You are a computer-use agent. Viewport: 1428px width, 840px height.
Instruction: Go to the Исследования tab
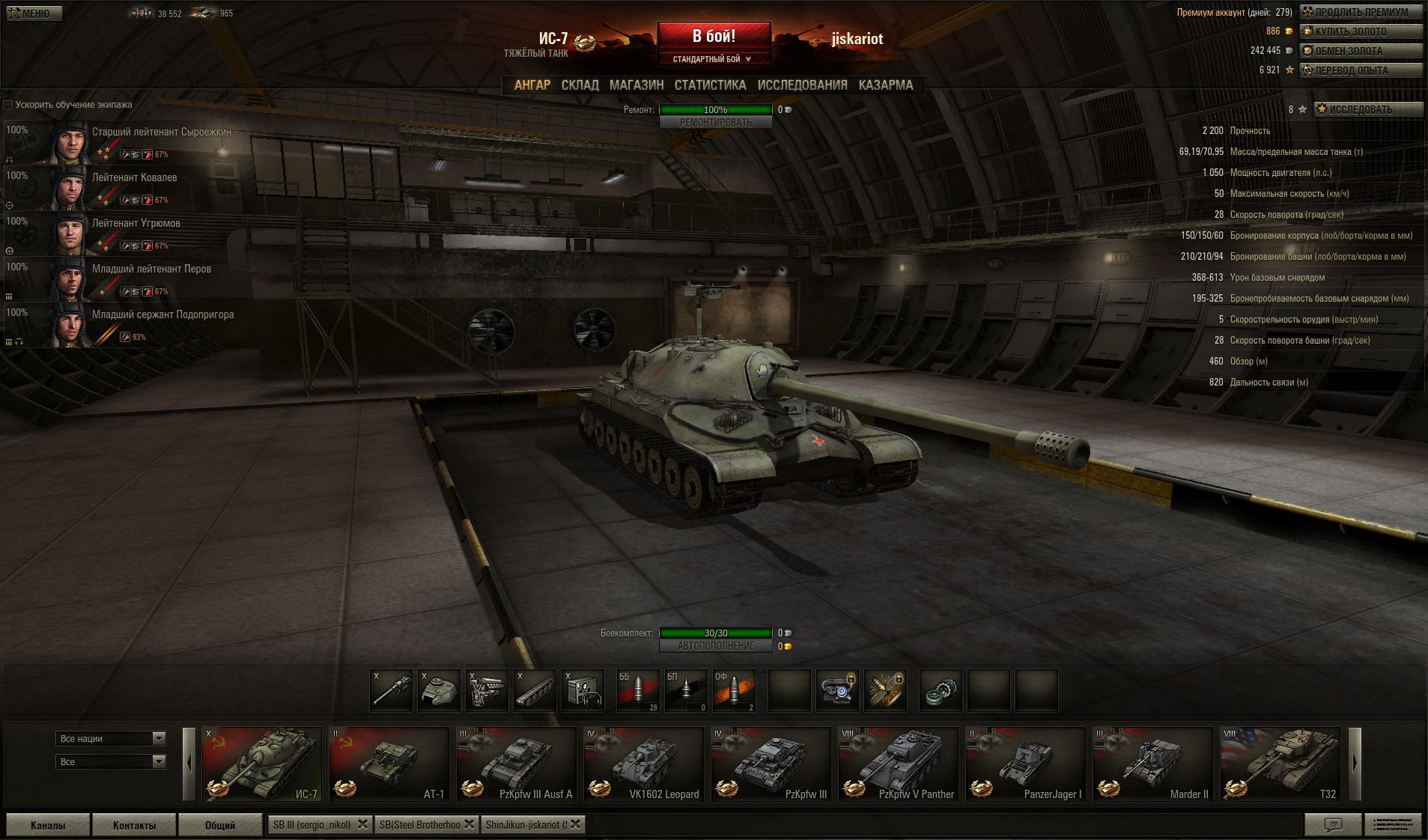[x=802, y=85]
